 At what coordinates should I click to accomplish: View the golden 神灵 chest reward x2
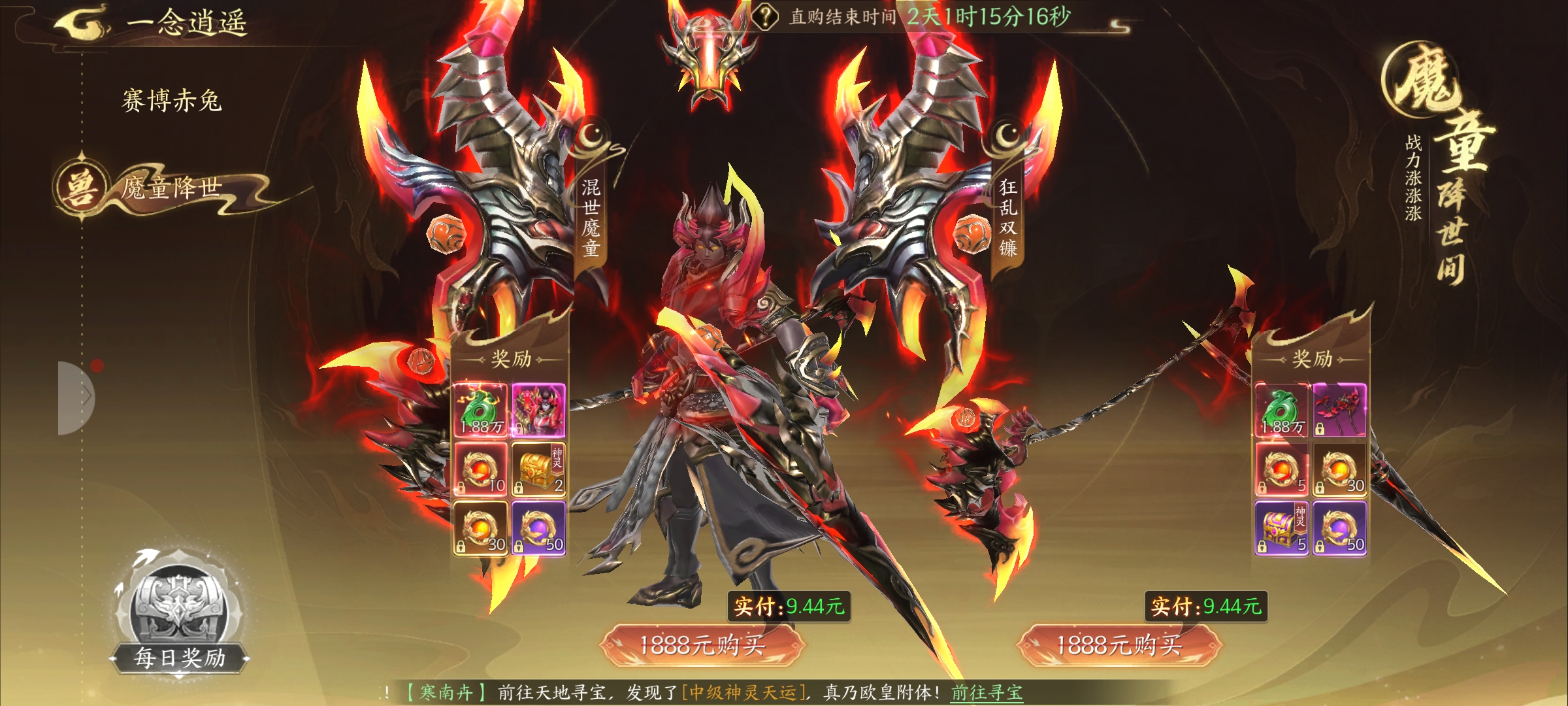click(538, 469)
